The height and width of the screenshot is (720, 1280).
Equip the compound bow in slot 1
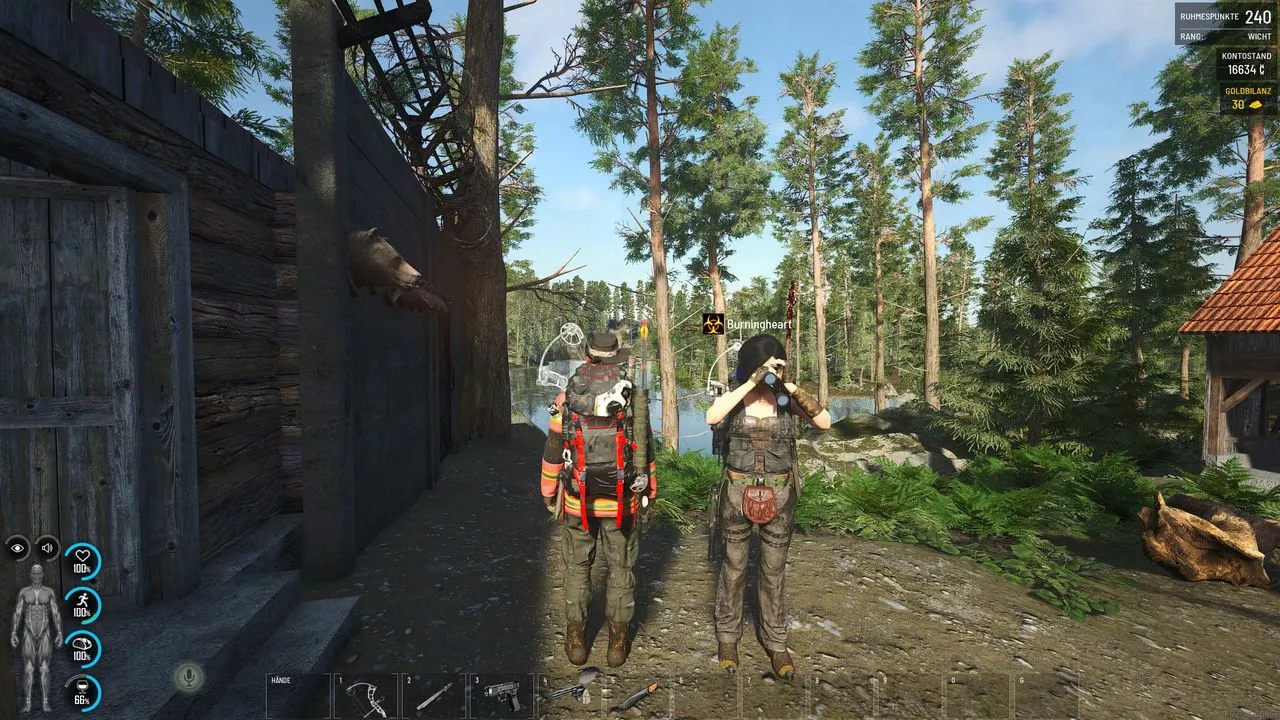pyautogui.click(x=365, y=695)
